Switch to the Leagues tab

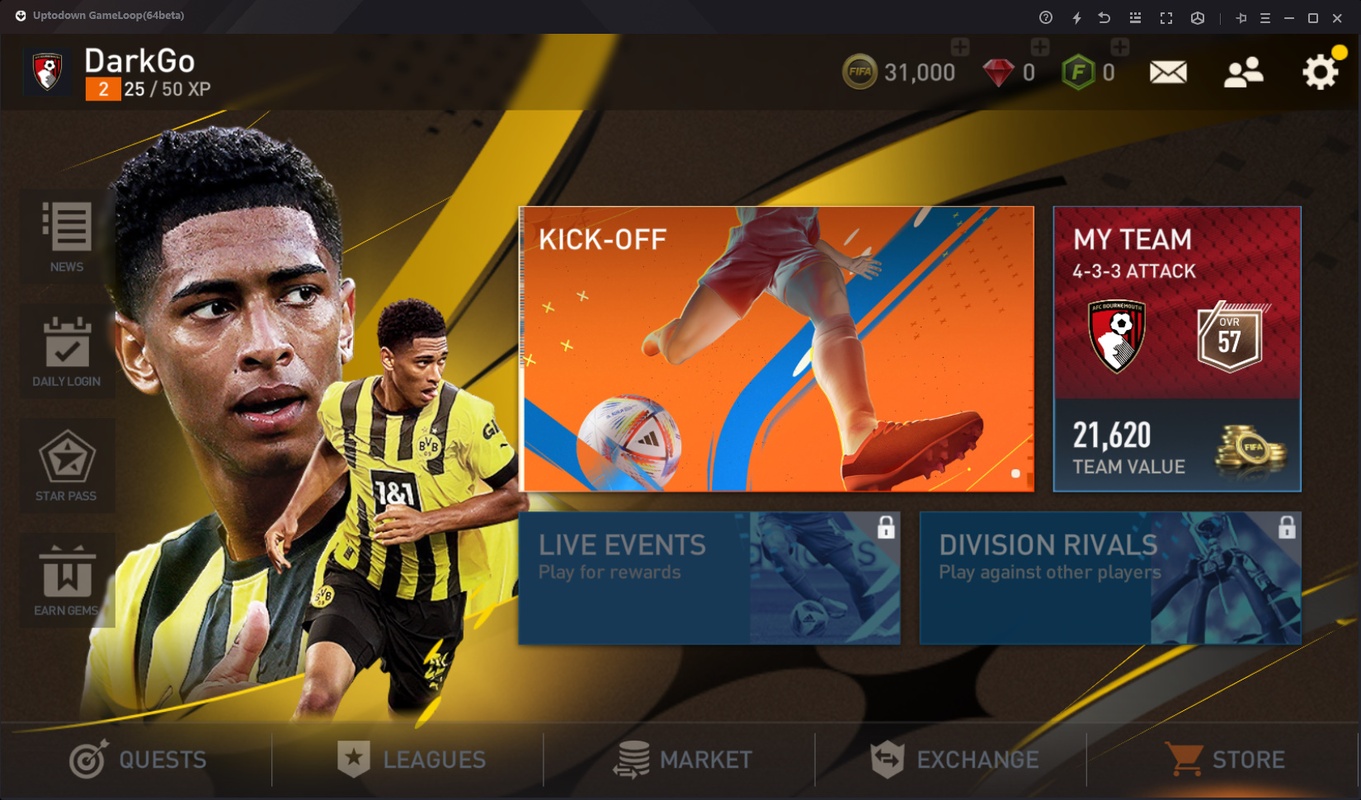pos(410,760)
